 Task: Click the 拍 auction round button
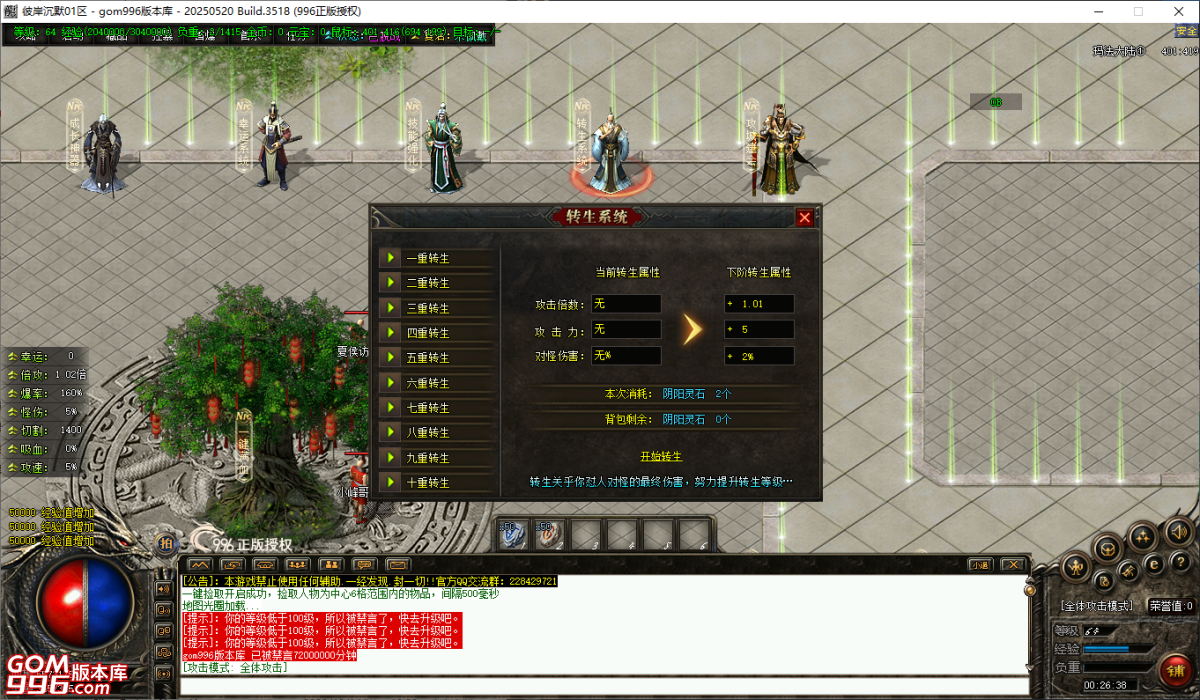pos(166,543)
